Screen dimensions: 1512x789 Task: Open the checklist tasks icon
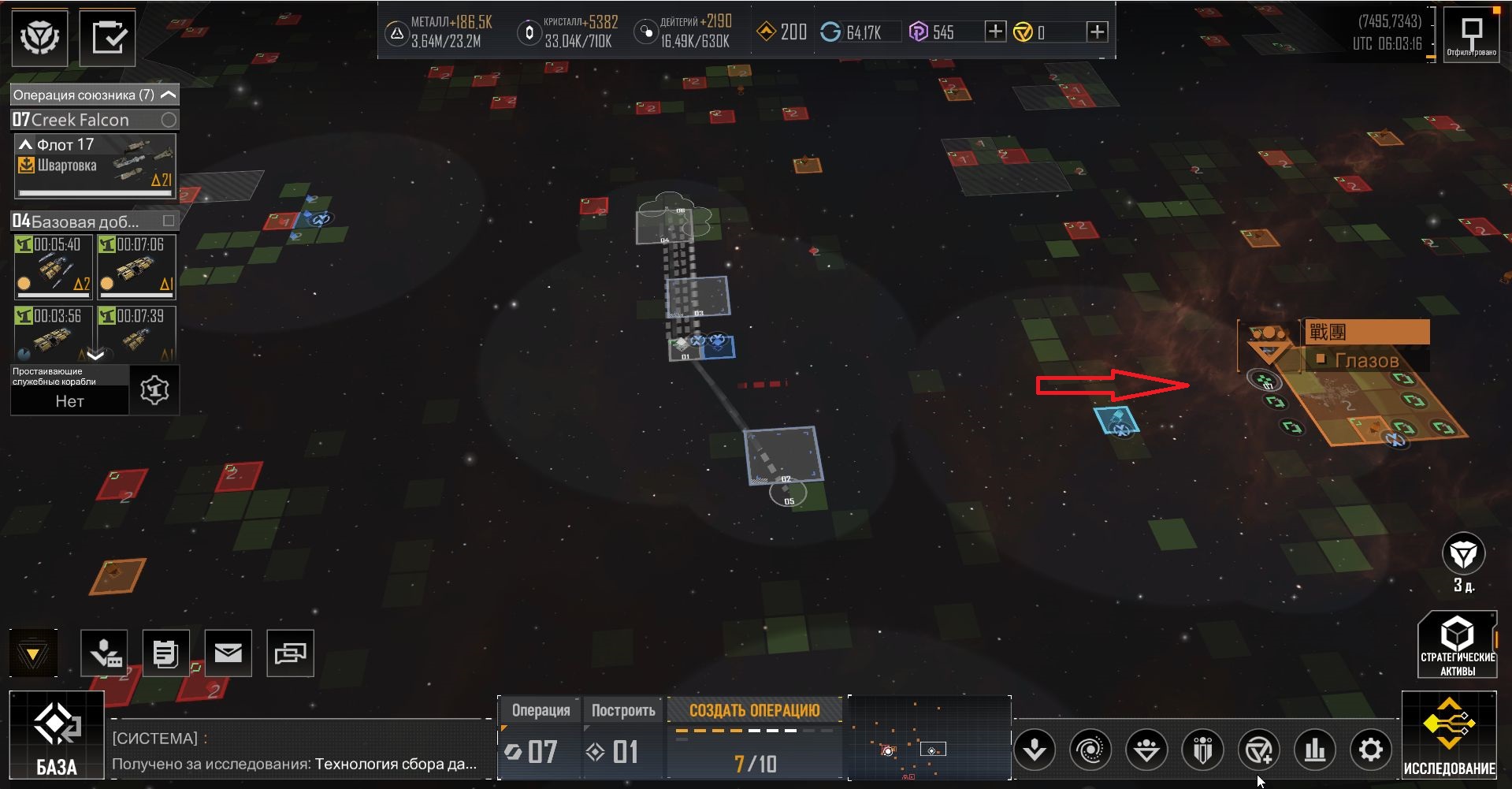point(108,37)
